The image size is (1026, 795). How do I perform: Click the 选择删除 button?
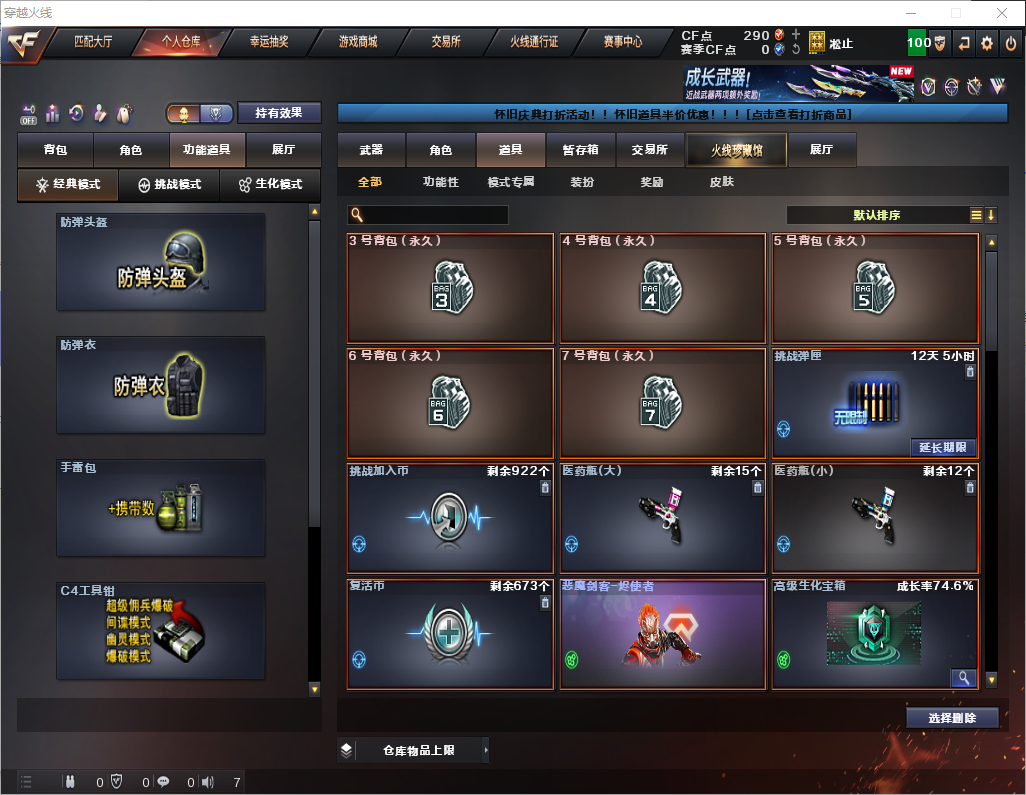click(952, 718)
